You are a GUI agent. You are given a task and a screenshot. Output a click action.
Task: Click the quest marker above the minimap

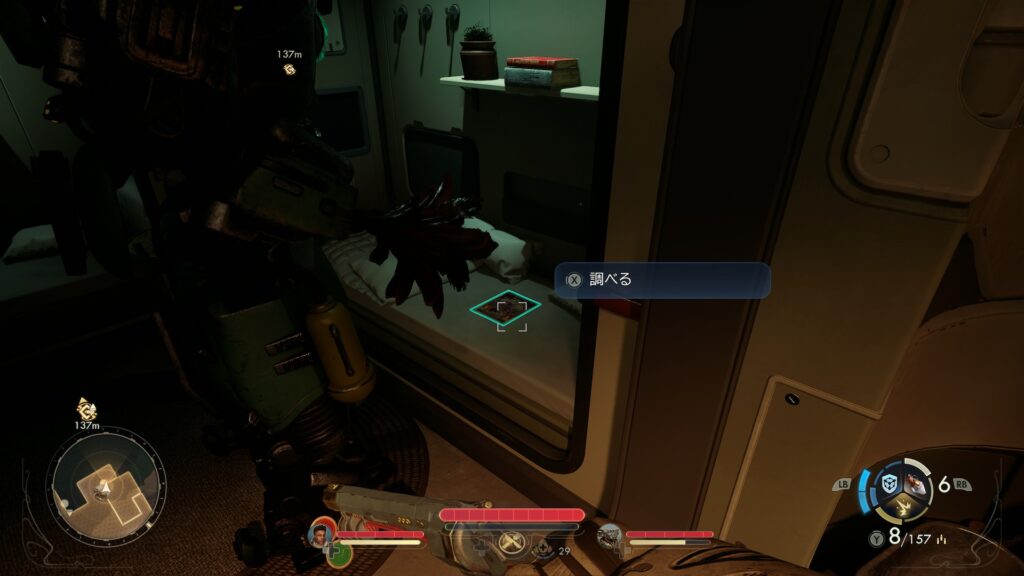tap(86, 410)
